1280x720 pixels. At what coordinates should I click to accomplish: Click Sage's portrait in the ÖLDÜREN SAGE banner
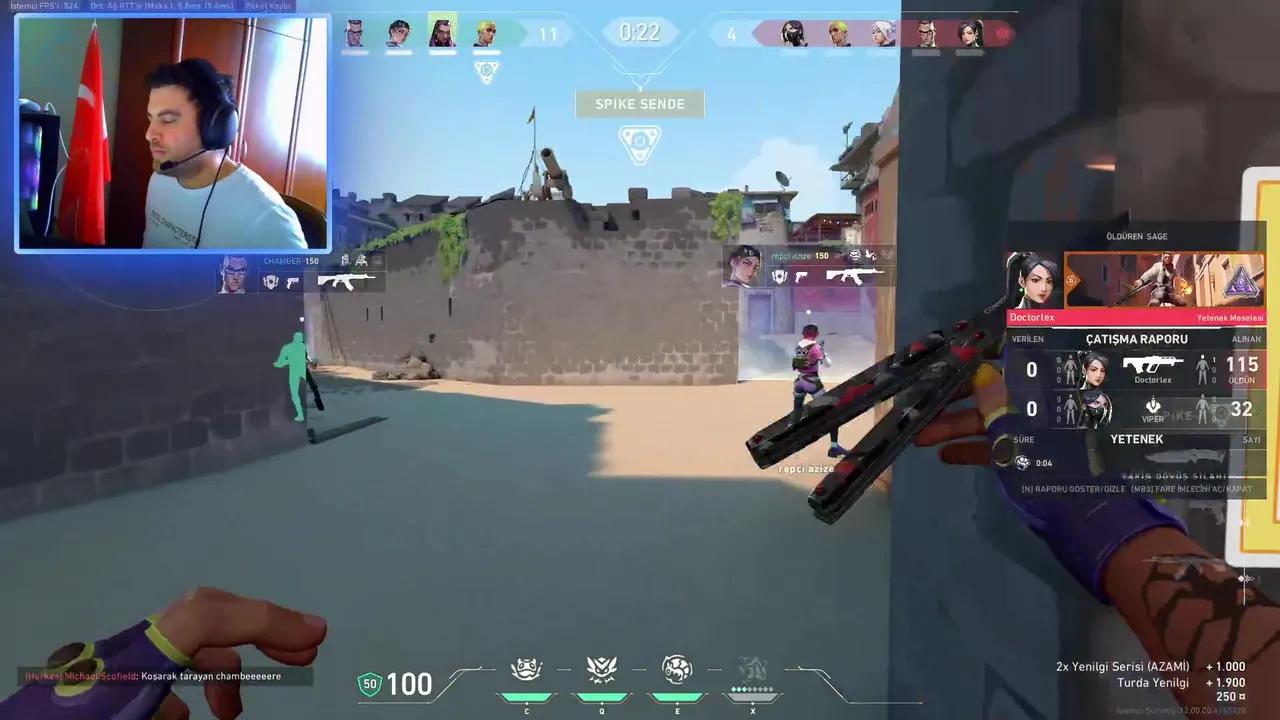pyautogui.click(x=1037, y=282)
